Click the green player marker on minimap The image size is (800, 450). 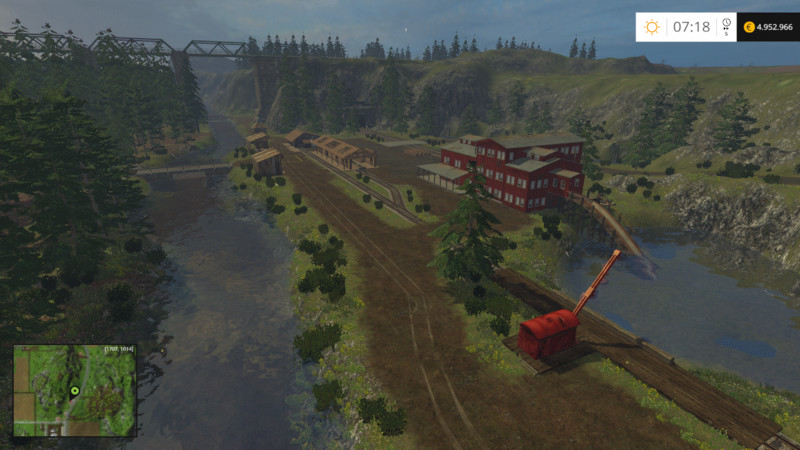click(x=74, y=390)
